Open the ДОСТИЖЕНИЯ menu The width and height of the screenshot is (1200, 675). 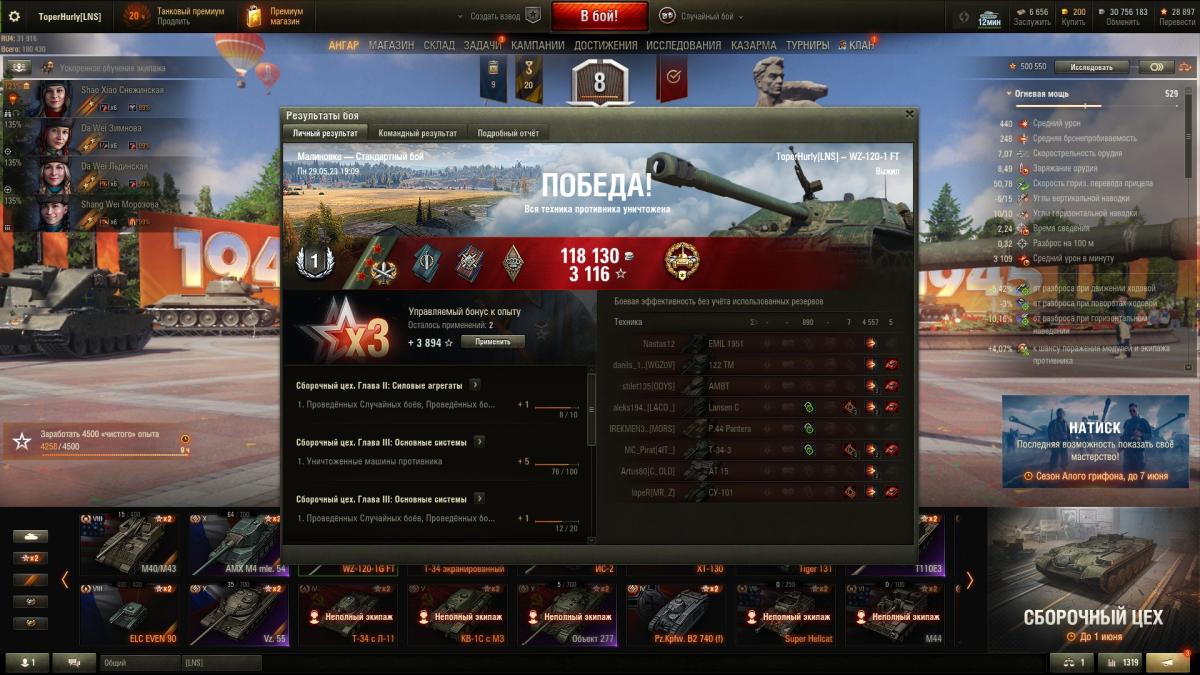click(x=606, y=45)
